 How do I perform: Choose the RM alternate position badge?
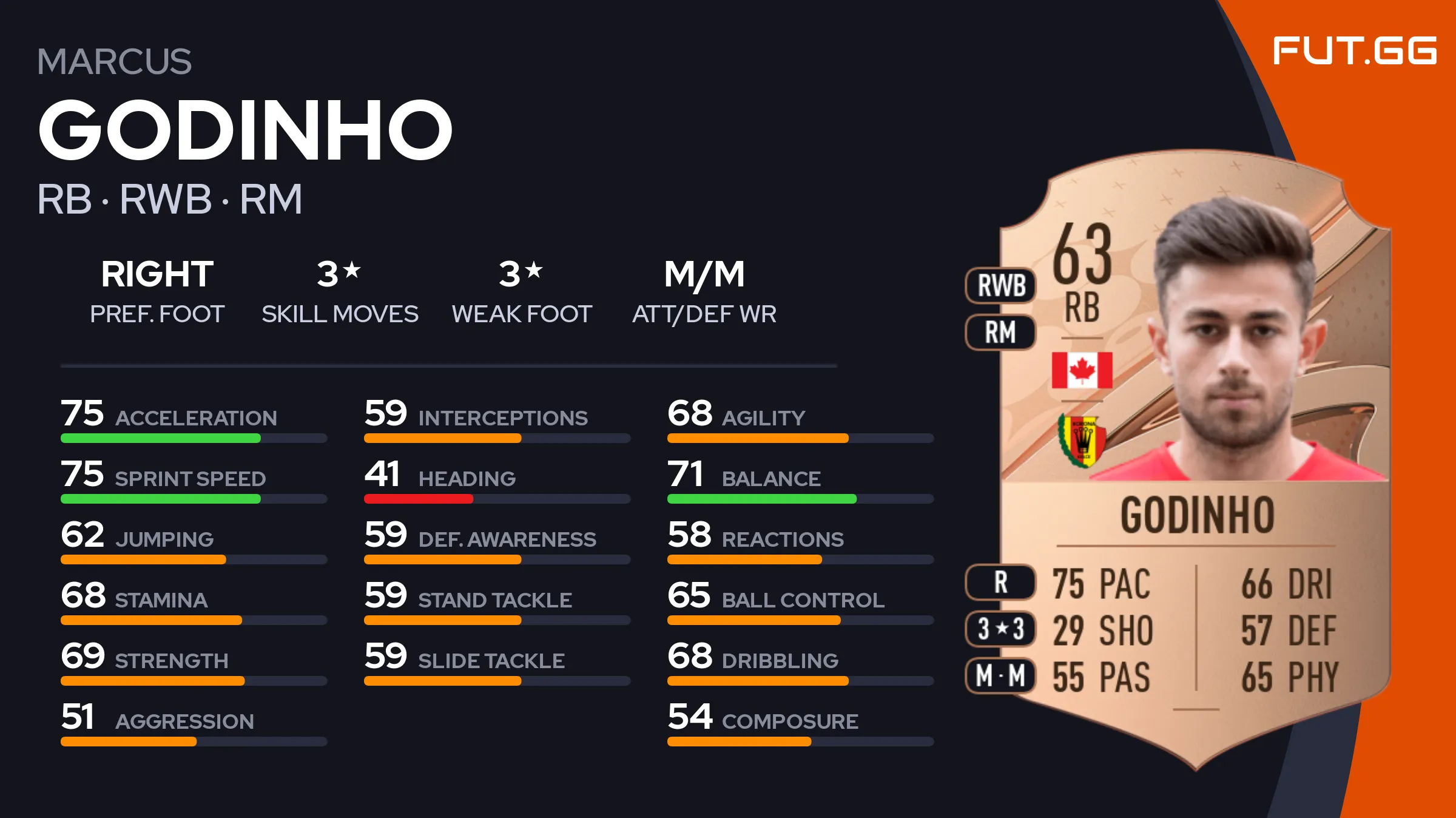1001,333
